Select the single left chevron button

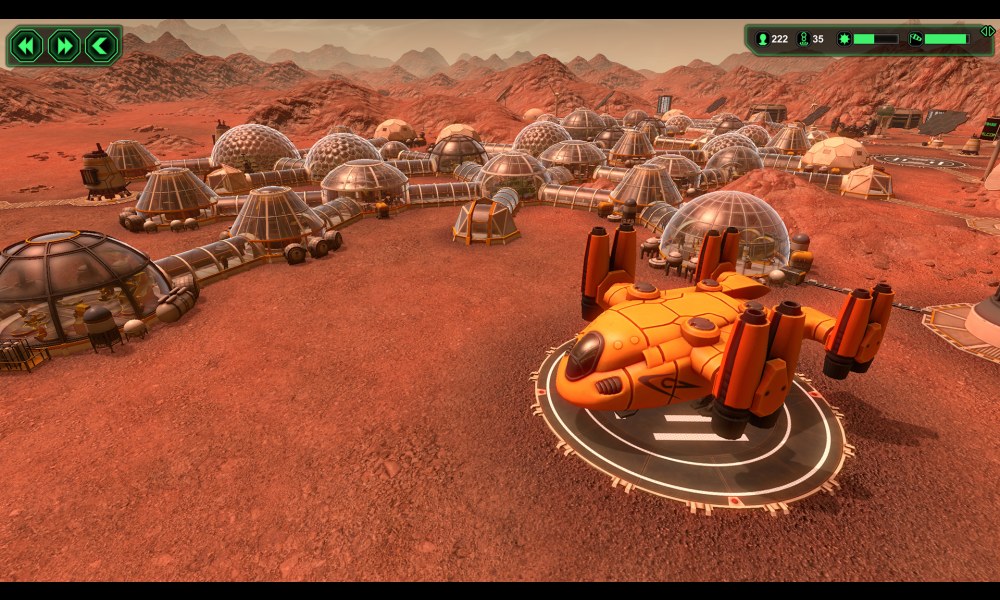coord(100,46)
